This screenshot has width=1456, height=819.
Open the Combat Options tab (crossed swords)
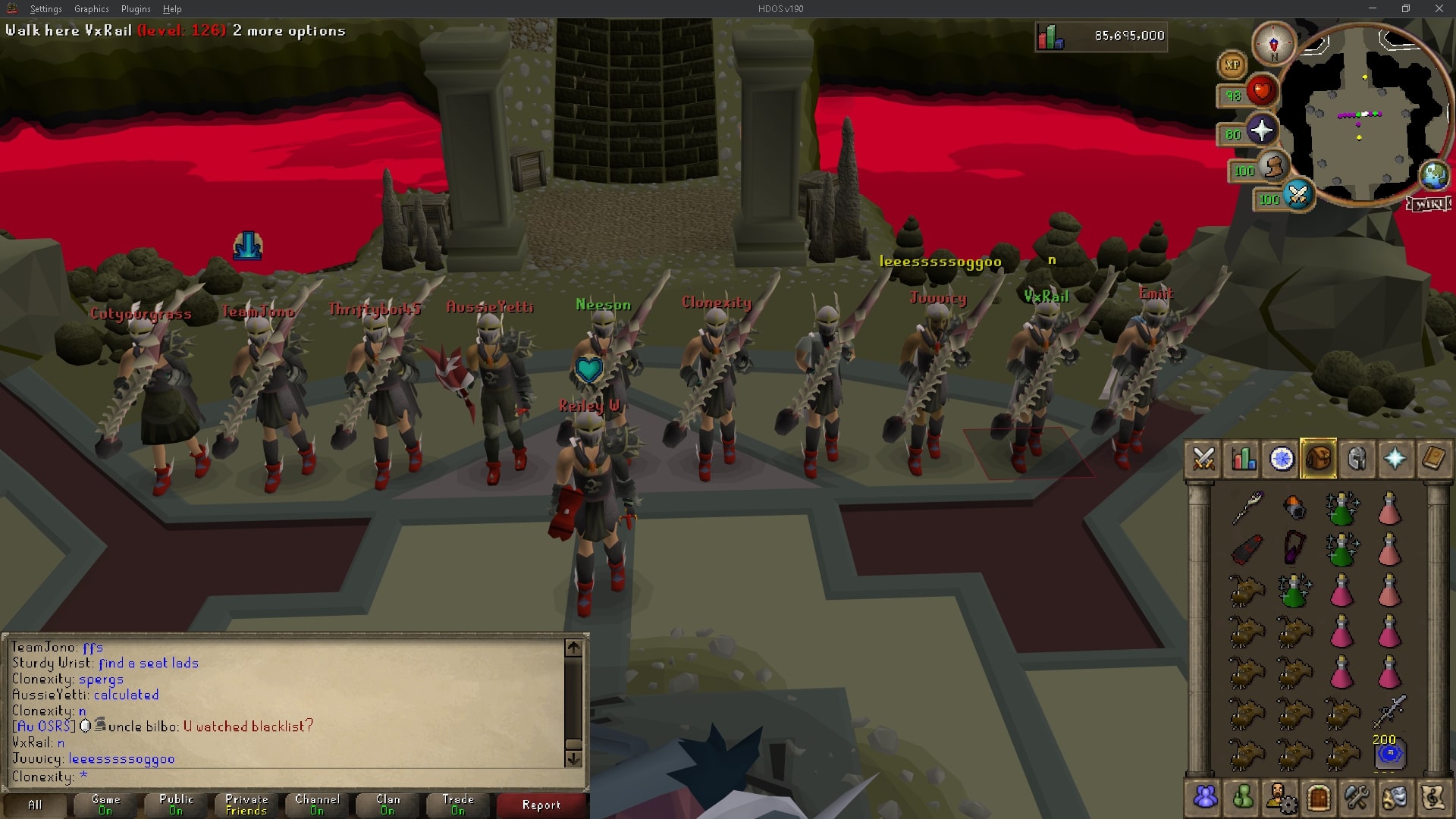point(1204,459)
